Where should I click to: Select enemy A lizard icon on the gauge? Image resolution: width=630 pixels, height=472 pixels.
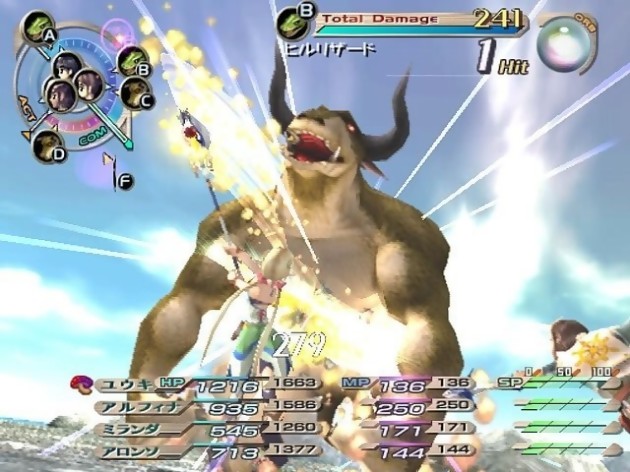coord(37,24)
